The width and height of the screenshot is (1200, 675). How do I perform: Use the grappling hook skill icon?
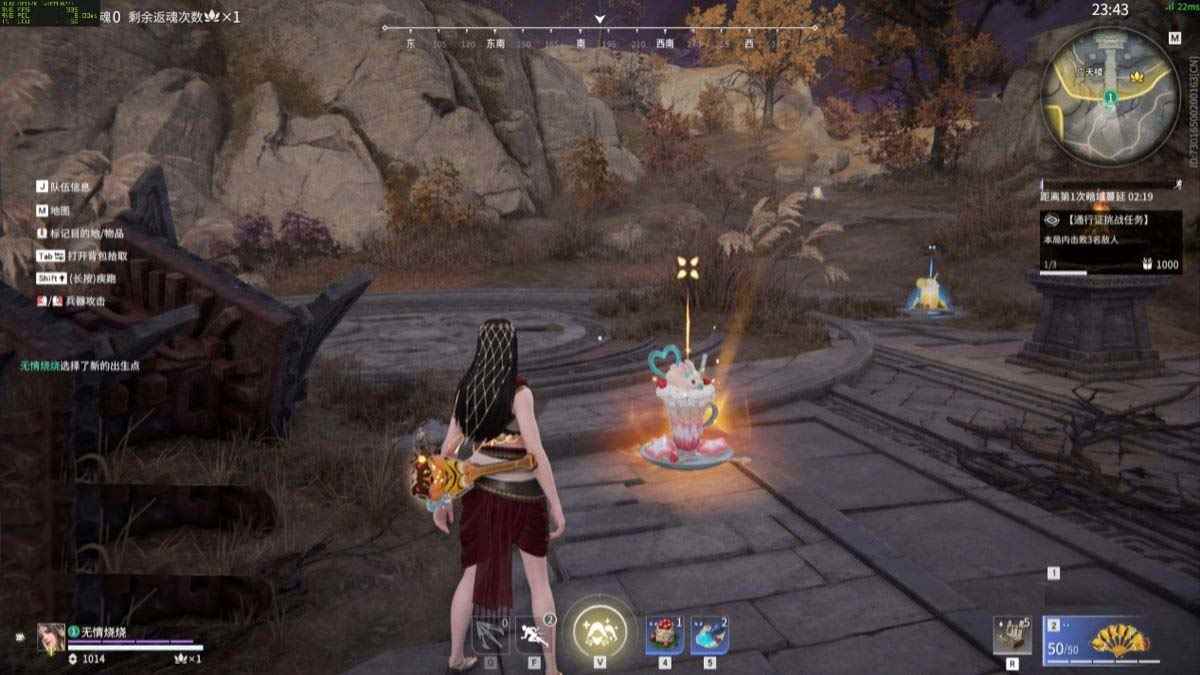click(x=490, y=634)
